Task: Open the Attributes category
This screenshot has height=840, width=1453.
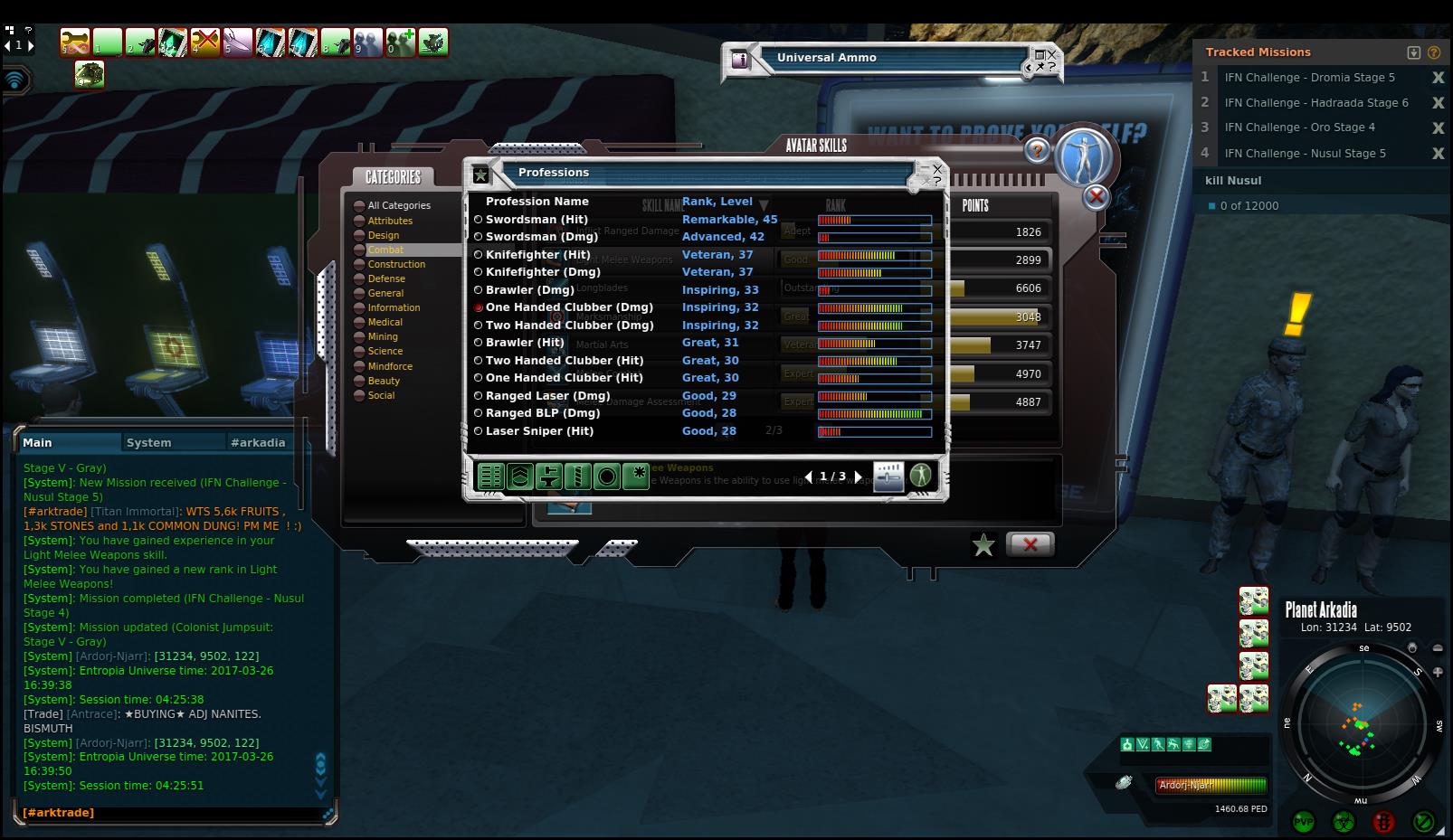Action: [x=390, y=221]
